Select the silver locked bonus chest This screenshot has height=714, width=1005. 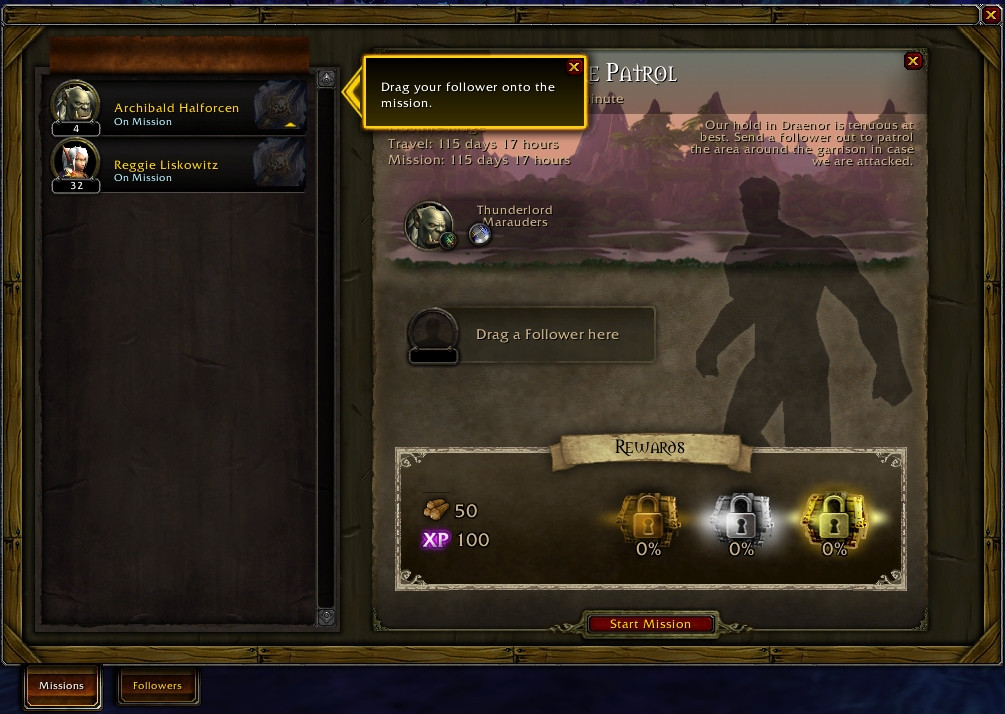741,517
